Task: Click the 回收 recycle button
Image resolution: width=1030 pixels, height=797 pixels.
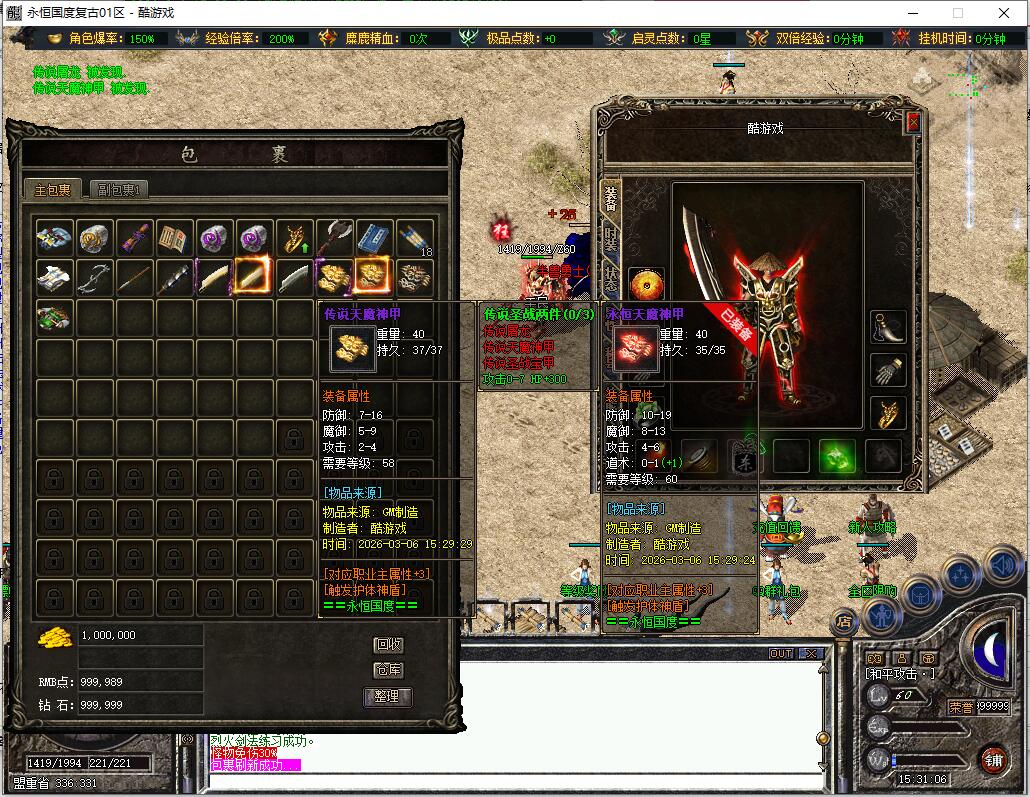Action: pos(388,645)
